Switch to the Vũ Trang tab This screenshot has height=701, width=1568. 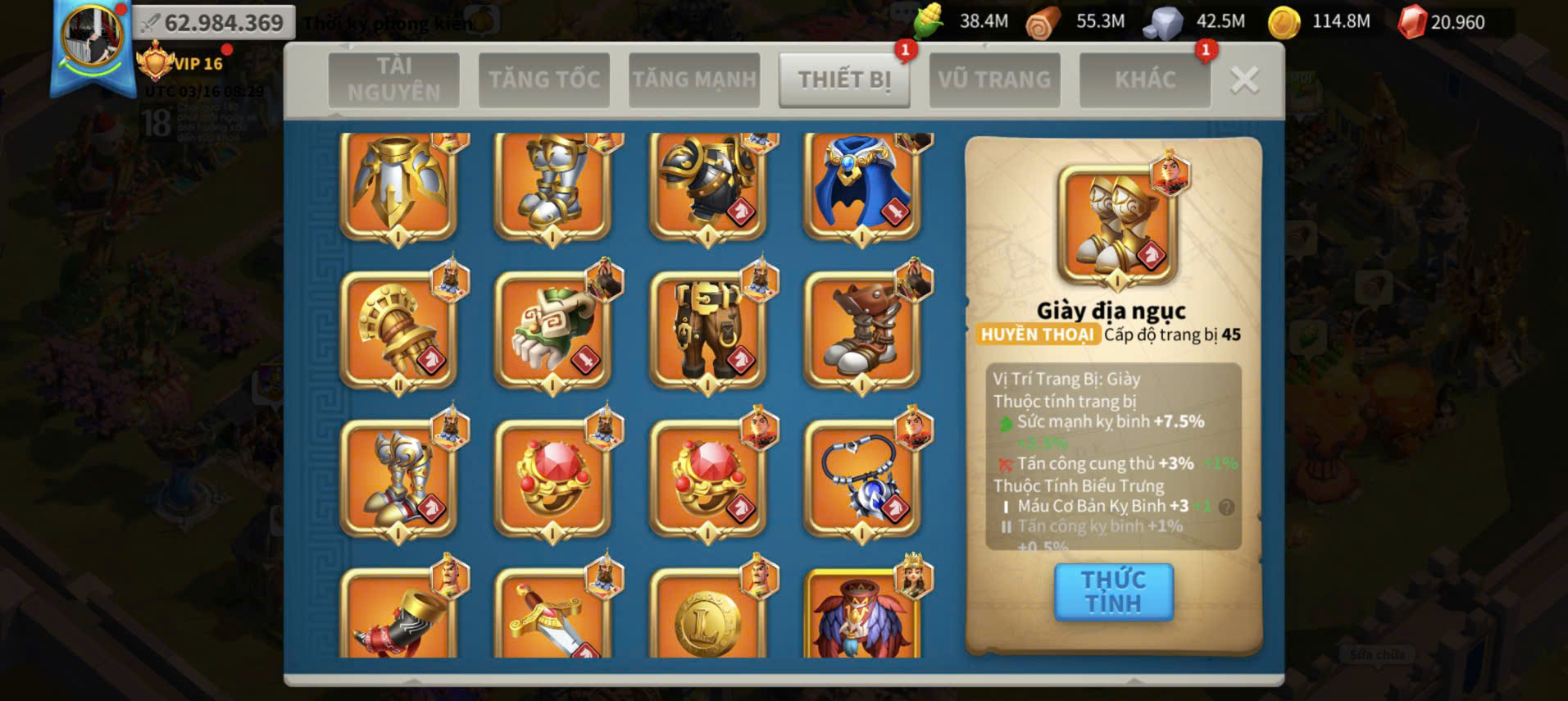[994, 80]
